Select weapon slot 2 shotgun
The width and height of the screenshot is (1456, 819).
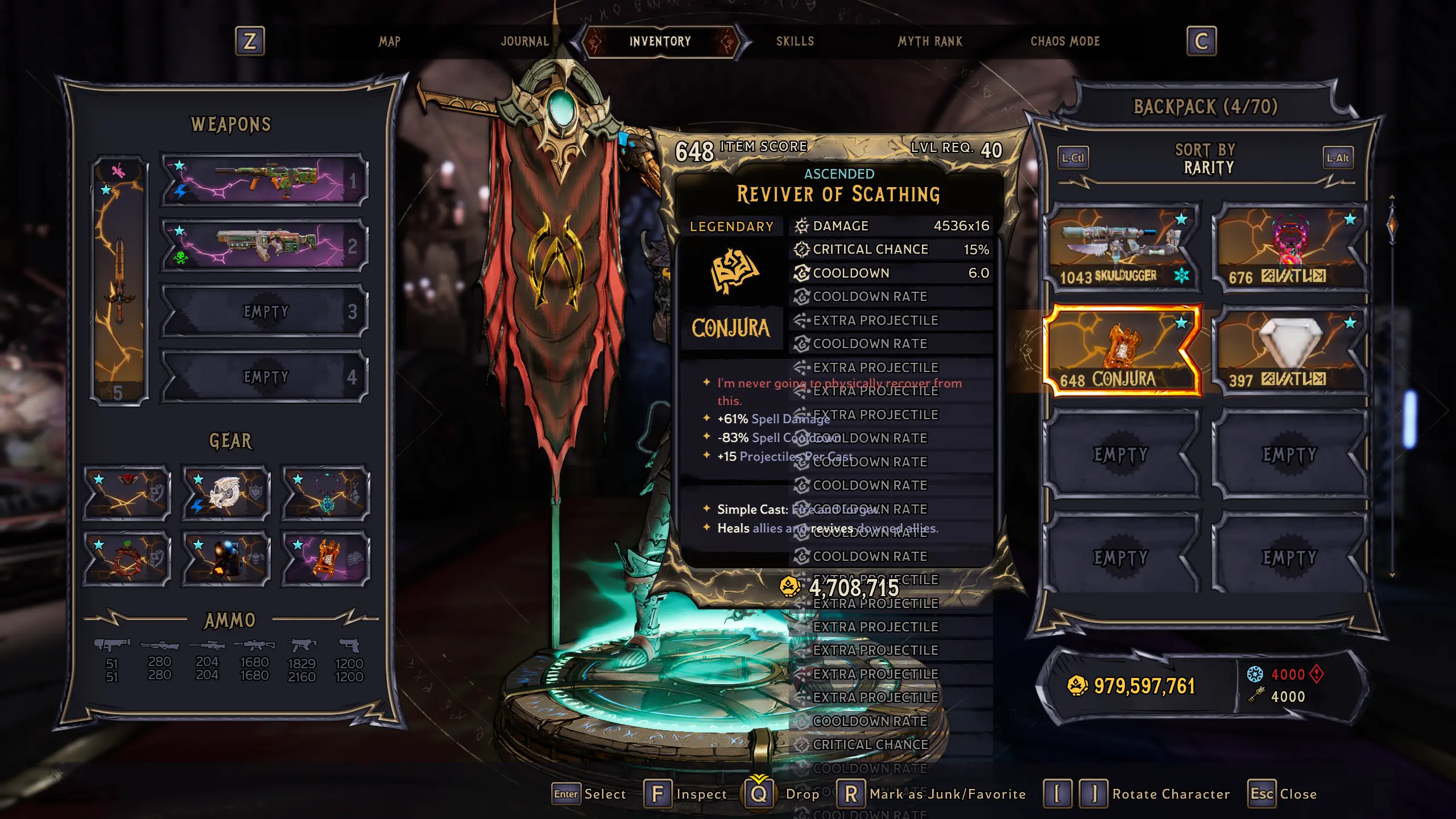tap(264, 246)
